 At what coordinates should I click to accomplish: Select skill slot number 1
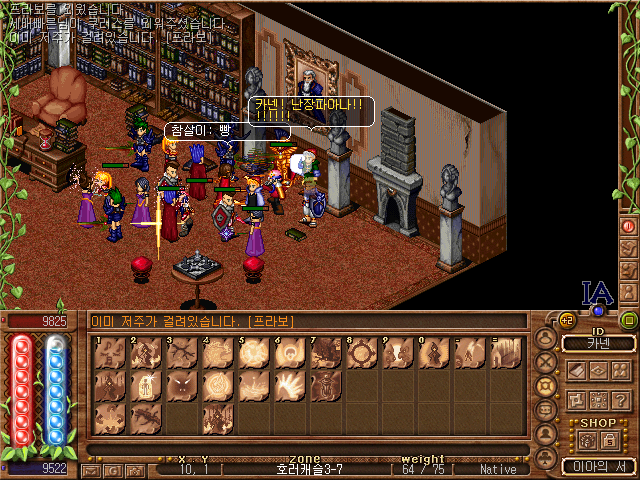[110, 352]
